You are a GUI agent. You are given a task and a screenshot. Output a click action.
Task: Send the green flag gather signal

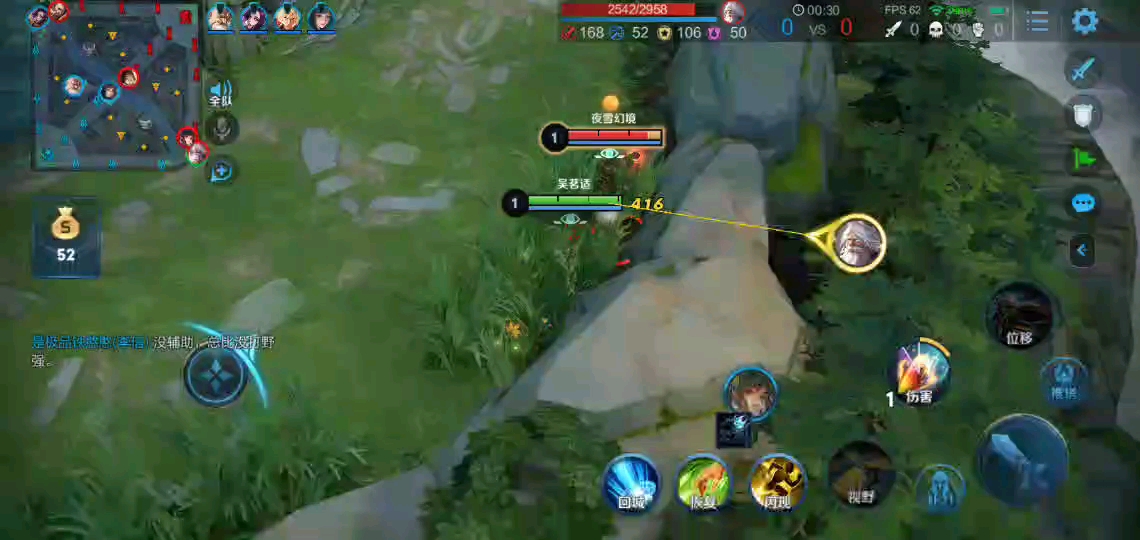click(1083, 158)
